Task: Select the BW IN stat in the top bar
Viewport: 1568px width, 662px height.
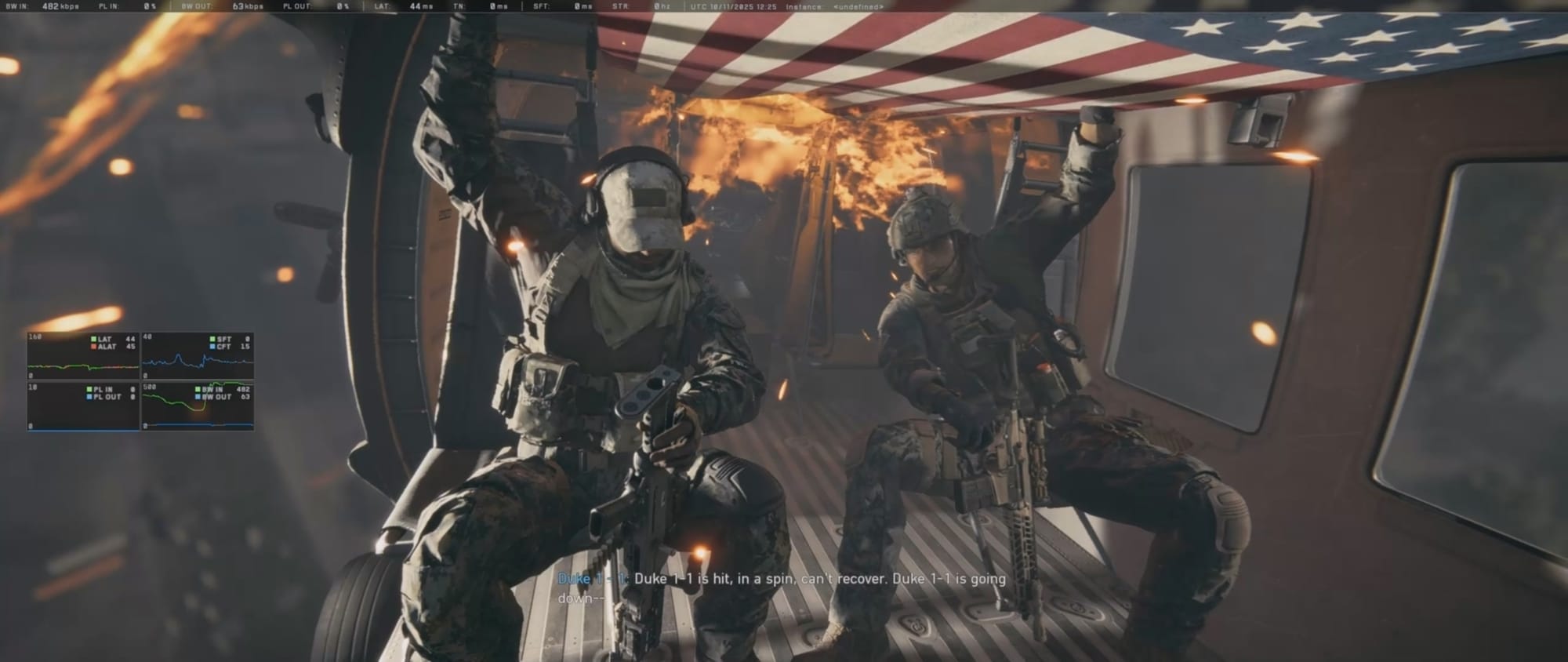Action: click(x=43, y=7)
